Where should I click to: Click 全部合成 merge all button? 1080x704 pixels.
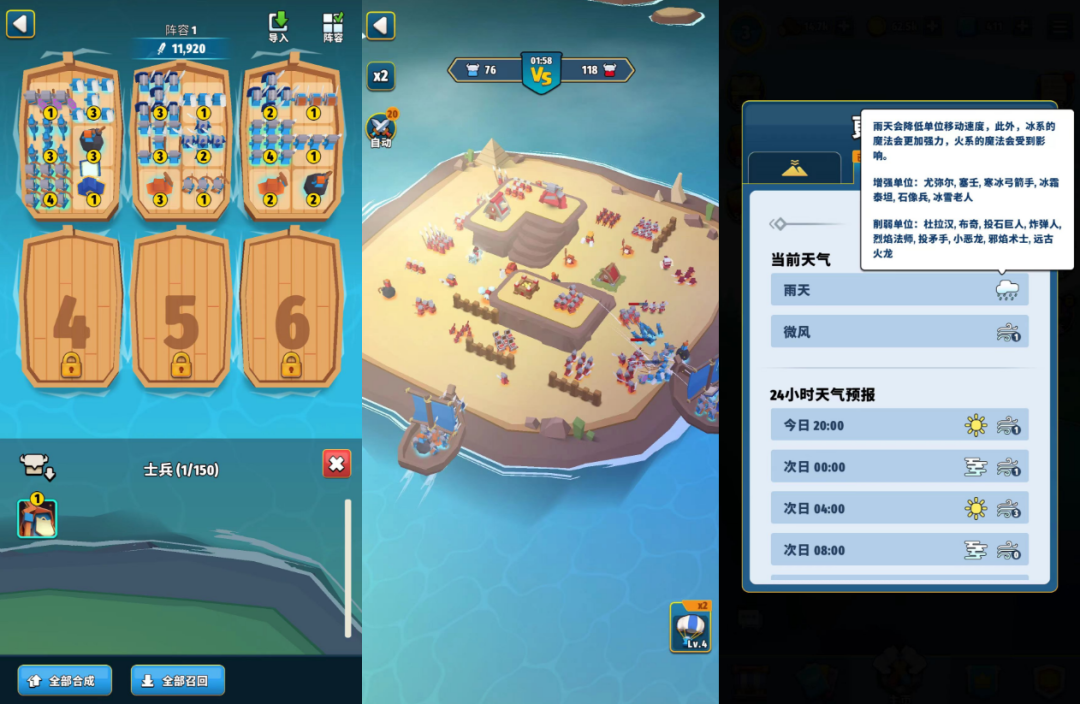(x=64, y=680)
